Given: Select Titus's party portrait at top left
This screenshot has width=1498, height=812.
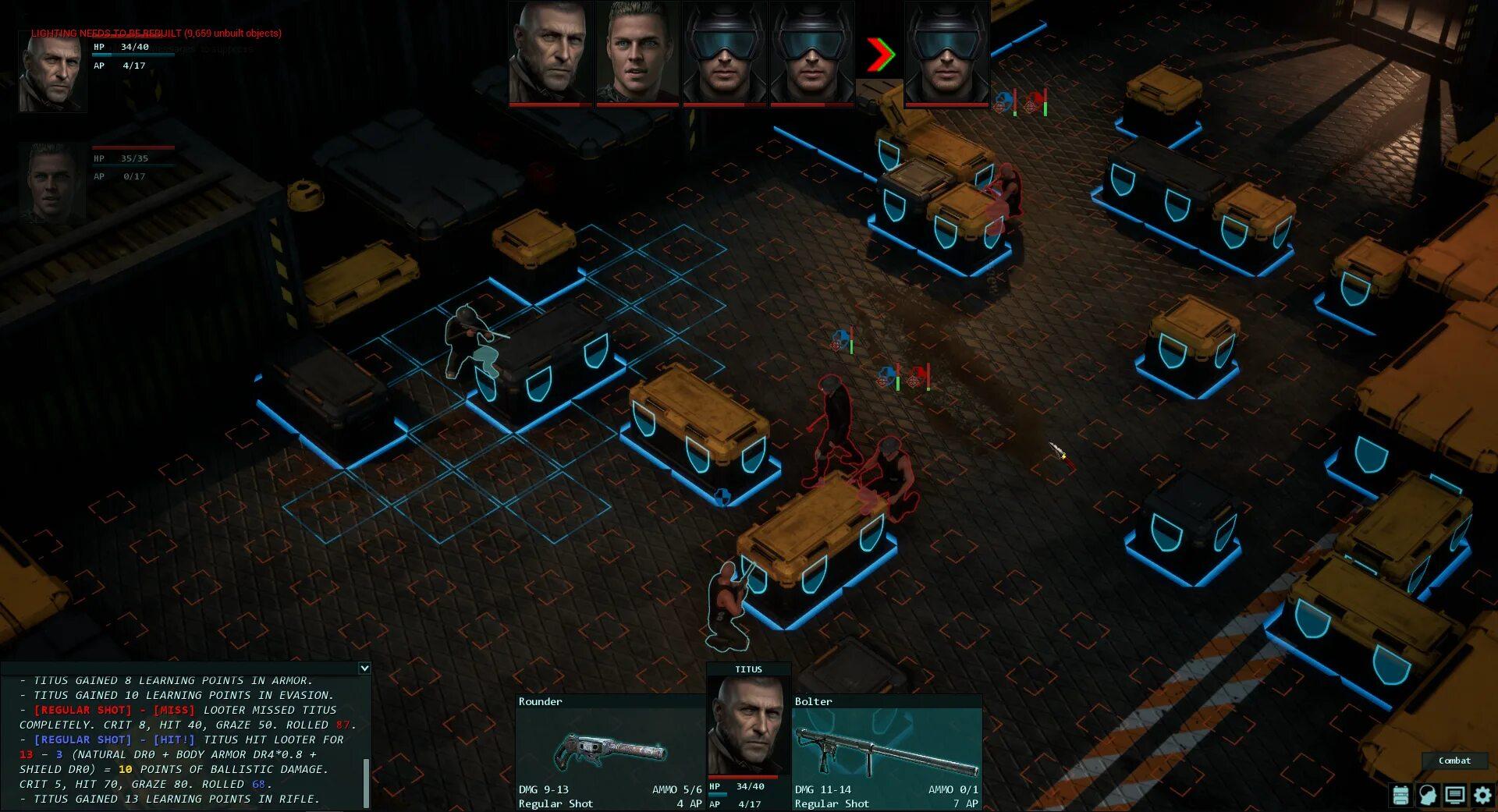Looking at the screenshot, I should pos(52,73).
